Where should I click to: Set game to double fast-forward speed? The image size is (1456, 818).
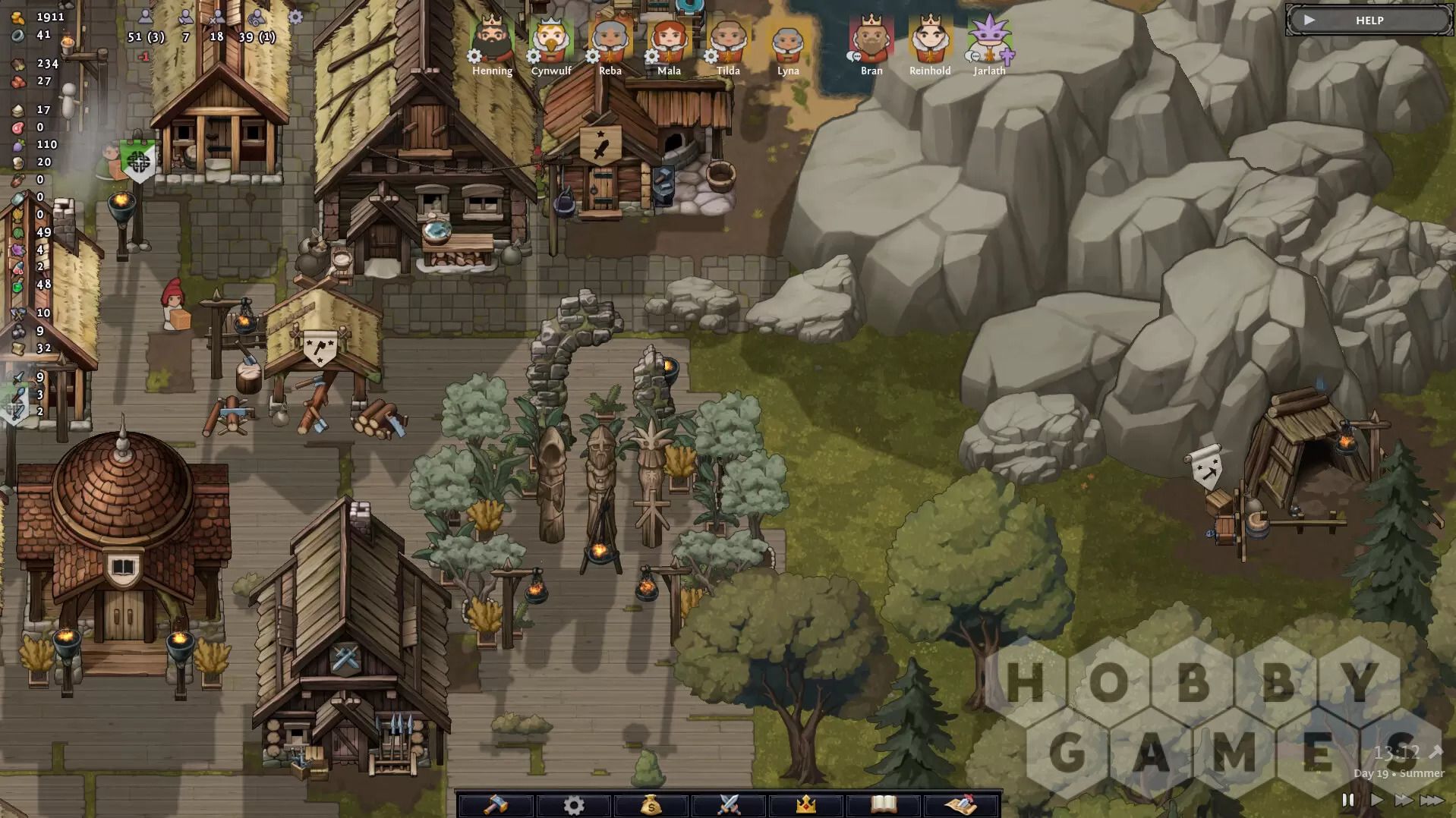pos(1404,800)
